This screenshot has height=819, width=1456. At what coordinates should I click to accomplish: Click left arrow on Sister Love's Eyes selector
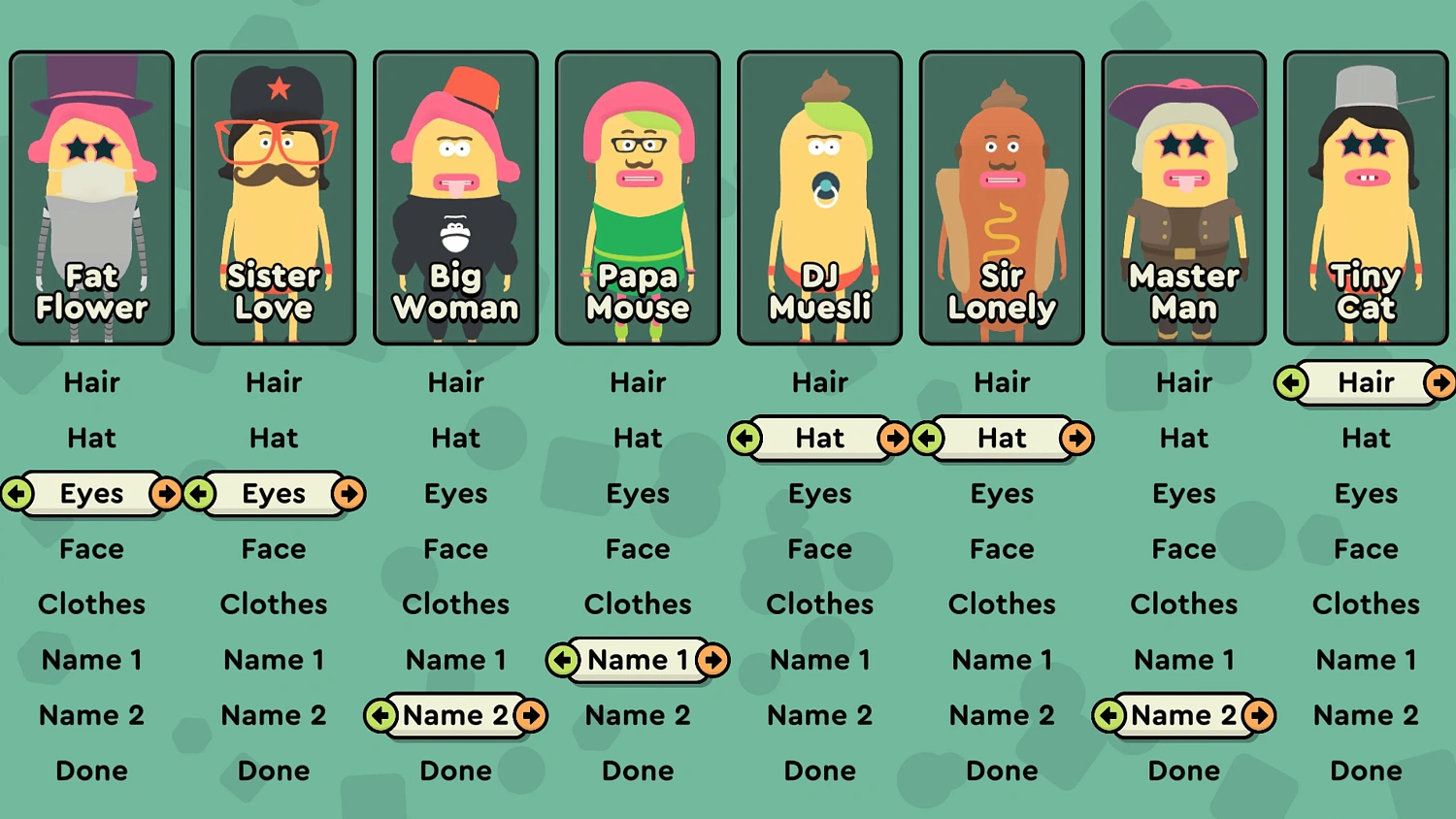(199, 494)
